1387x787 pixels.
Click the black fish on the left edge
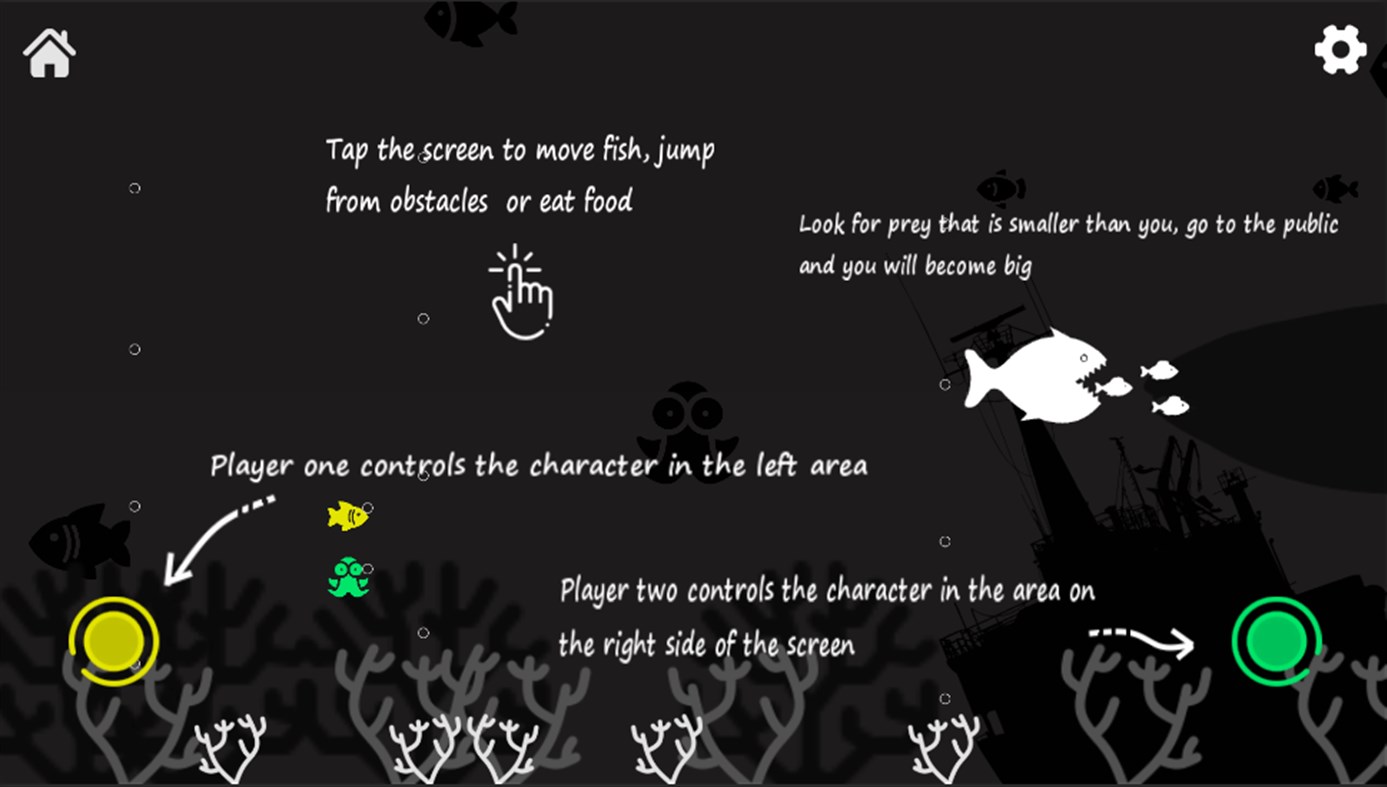[80, 540]
